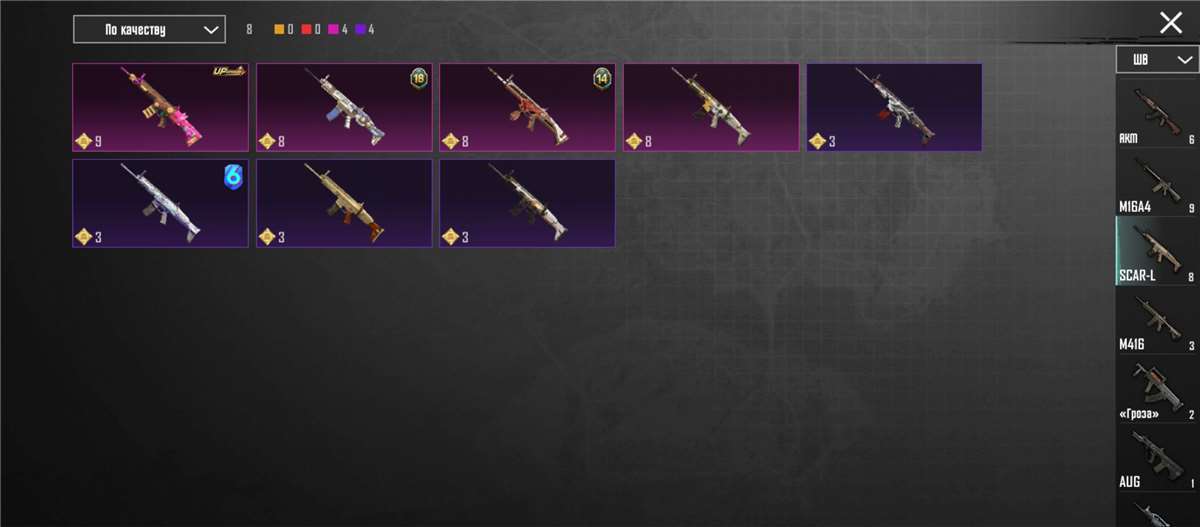Viewport: 1200px width, 527px height.
Task: Switch to the M16A4 weapon tab
Action: point(1157,182)
